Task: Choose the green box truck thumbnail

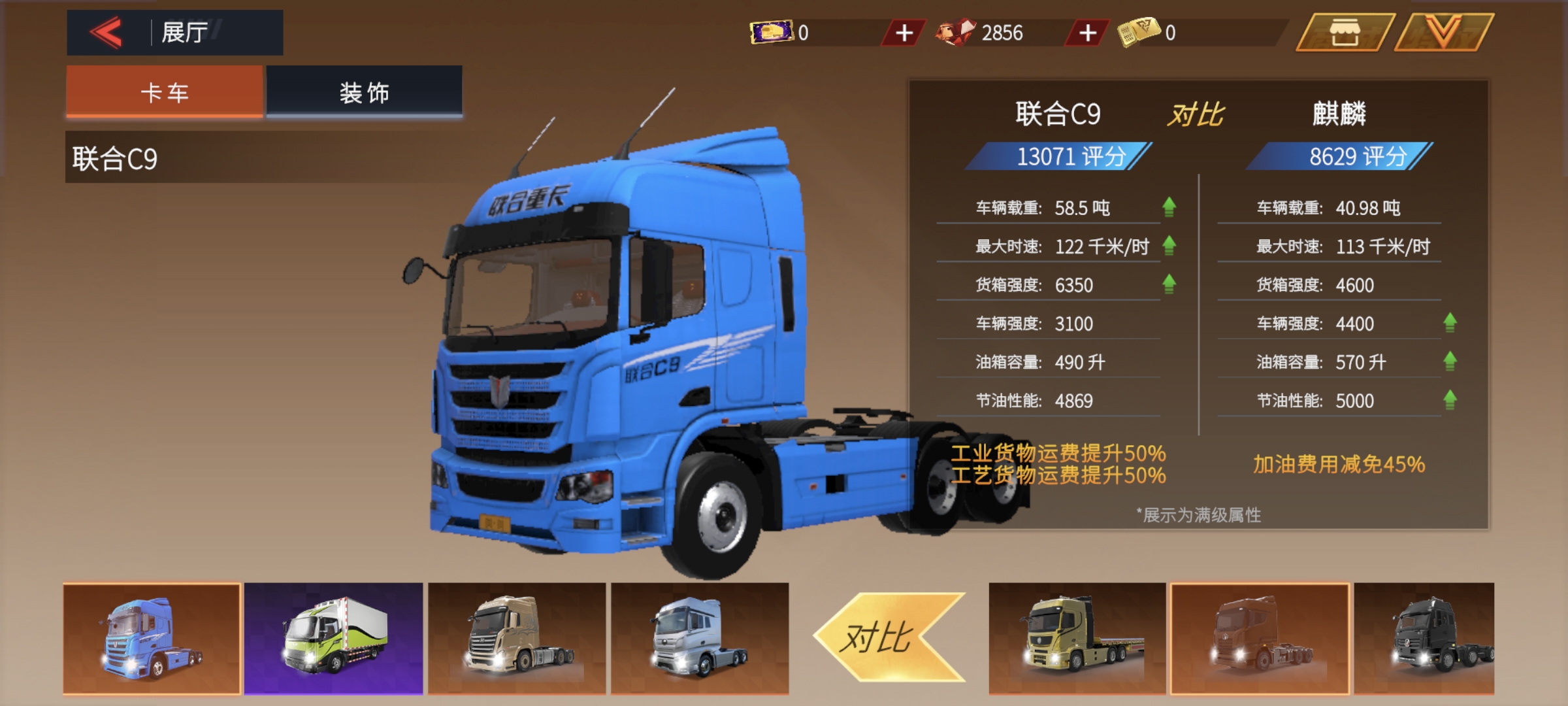Action: tap(334, 638)
